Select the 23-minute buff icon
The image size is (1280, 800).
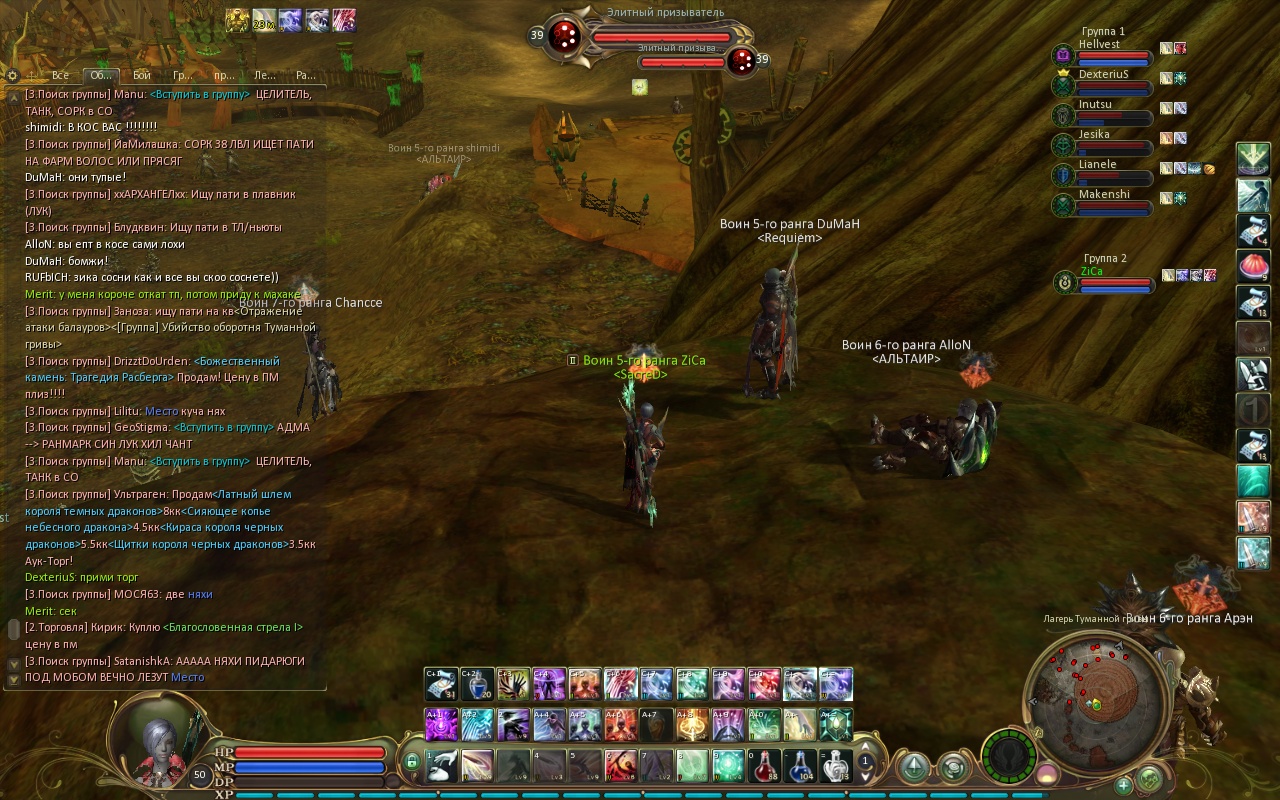pos(264,20)
